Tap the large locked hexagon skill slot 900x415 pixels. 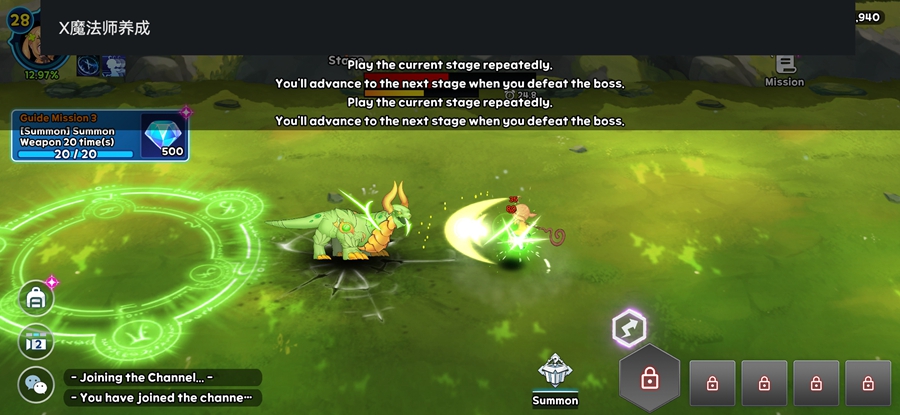pyautogui.click(x=650, y=379)
